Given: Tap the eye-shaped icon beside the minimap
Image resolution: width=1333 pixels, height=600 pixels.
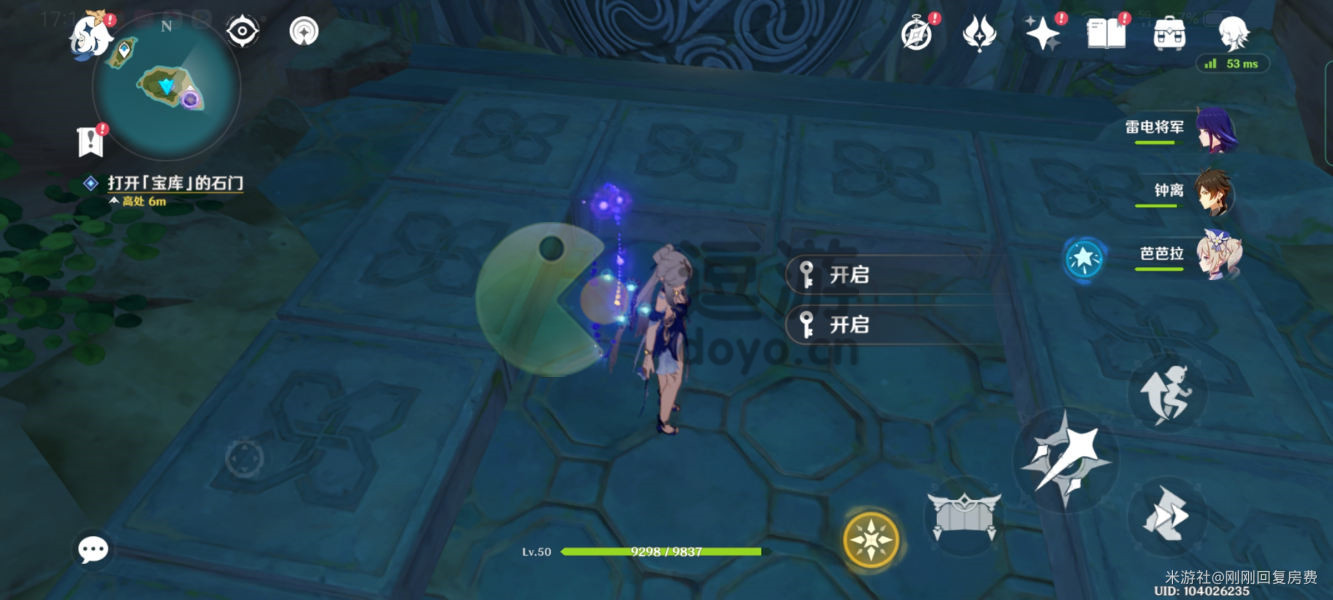Looking at the screenshot, I should (x=242, y=32).
